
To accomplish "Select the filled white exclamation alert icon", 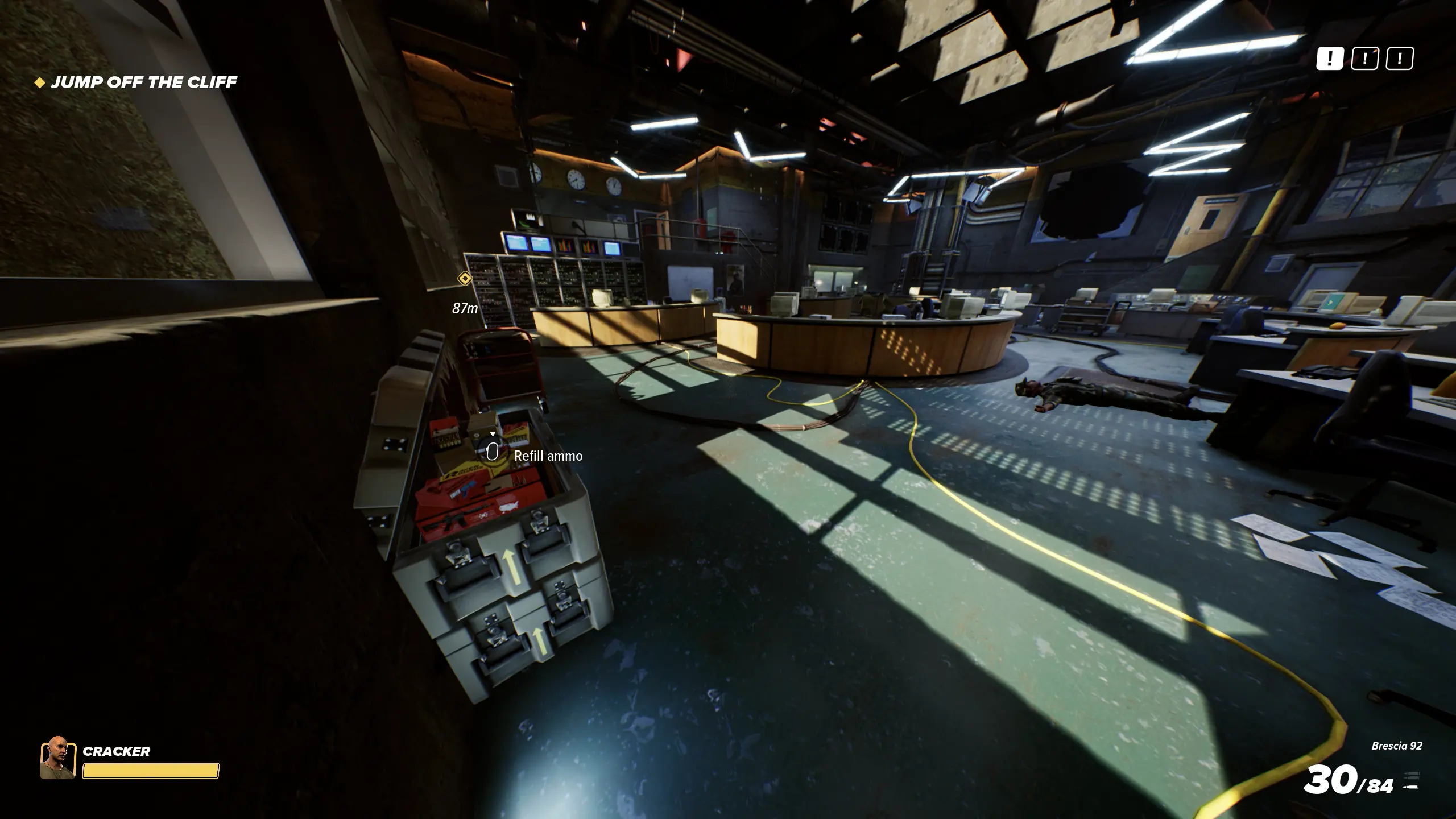I will coord(1329,59).
